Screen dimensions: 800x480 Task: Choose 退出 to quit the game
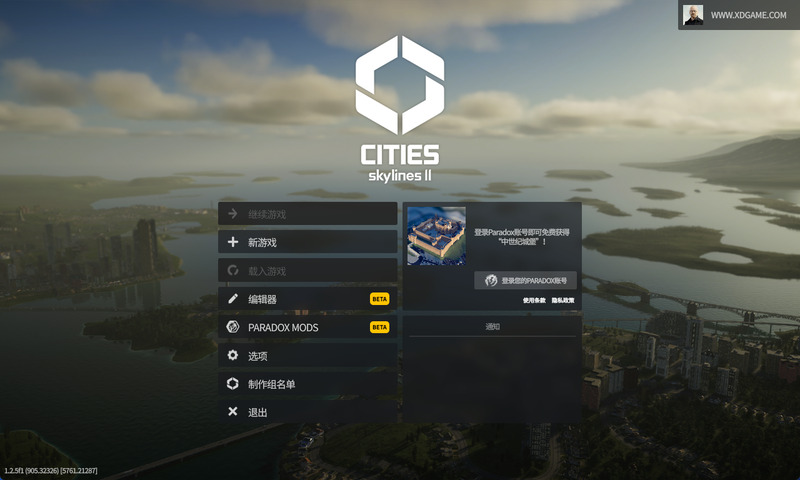[307, 412]
